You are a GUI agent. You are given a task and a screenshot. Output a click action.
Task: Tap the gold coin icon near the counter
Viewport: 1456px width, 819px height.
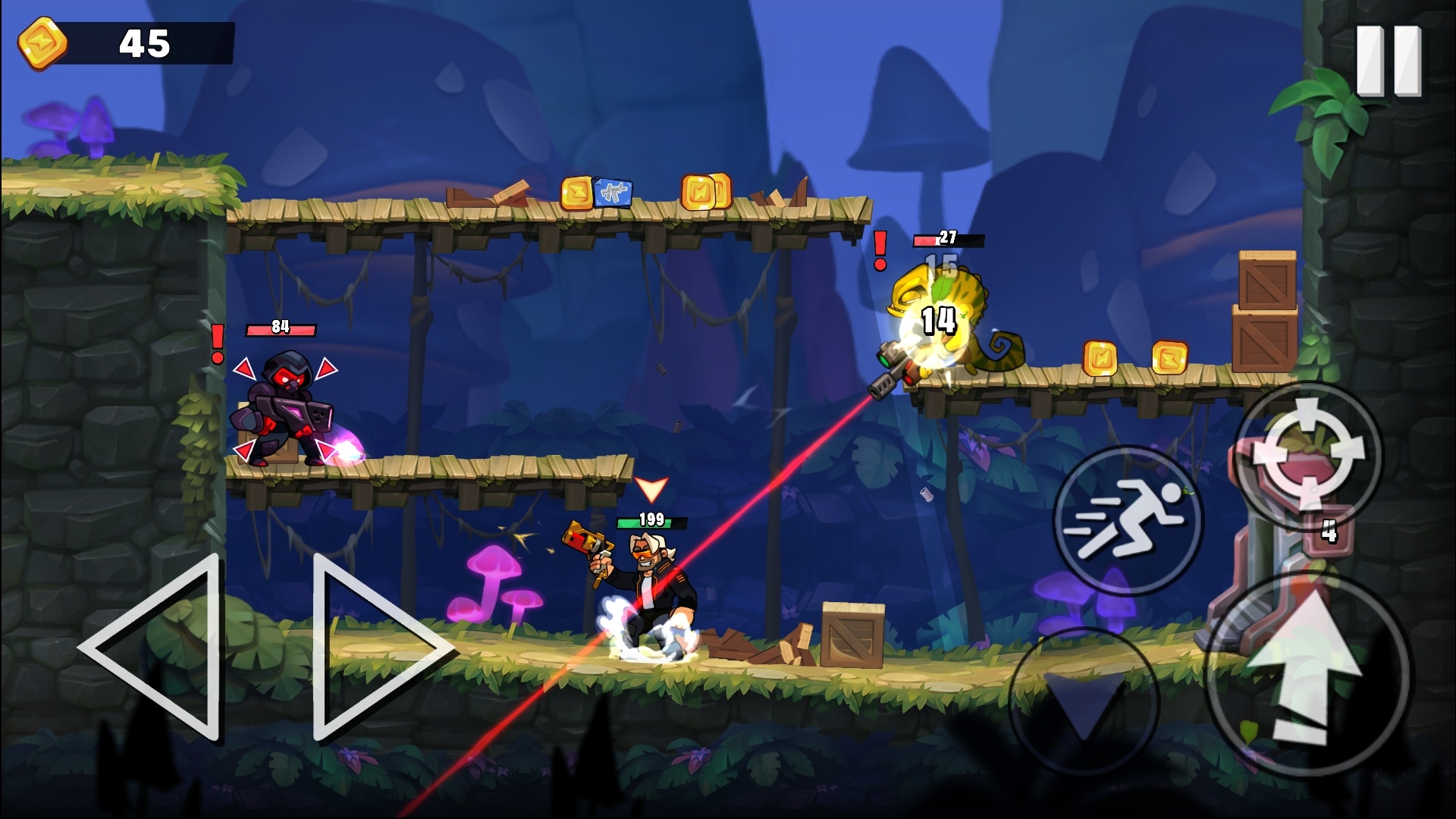point(42,42)
